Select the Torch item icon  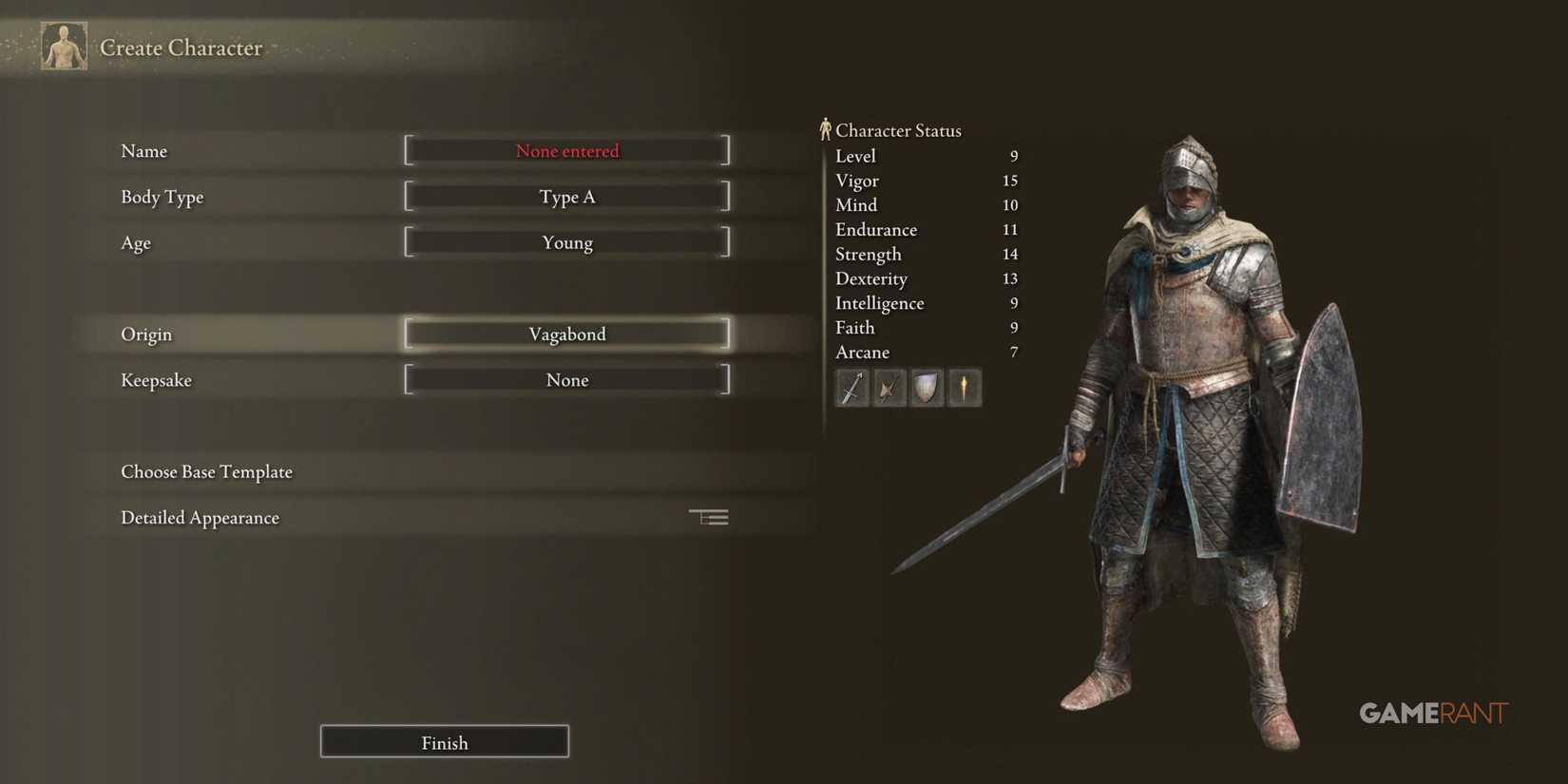tap(964, 387)
